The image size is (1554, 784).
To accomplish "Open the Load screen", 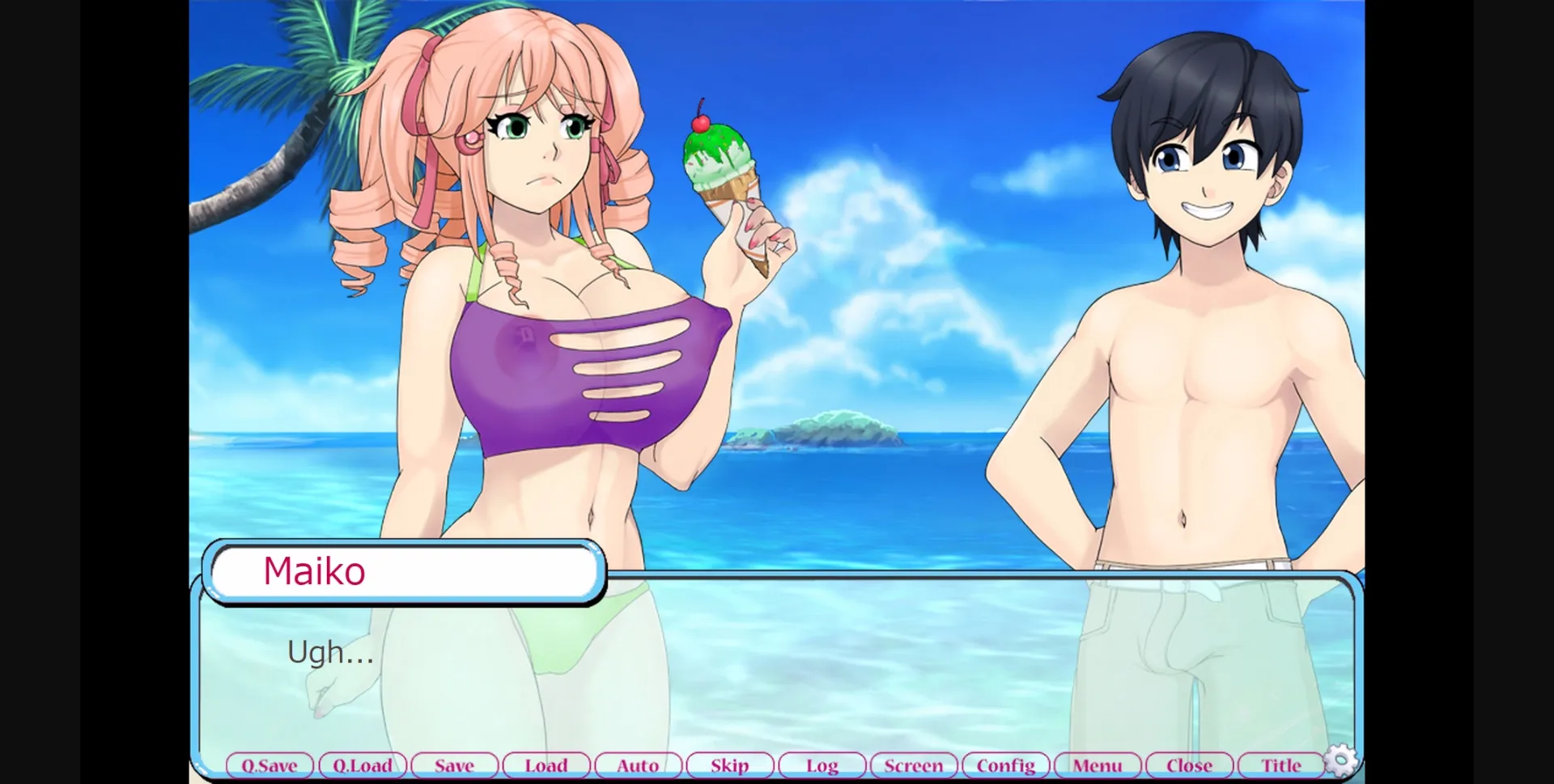I will (546, 765).
